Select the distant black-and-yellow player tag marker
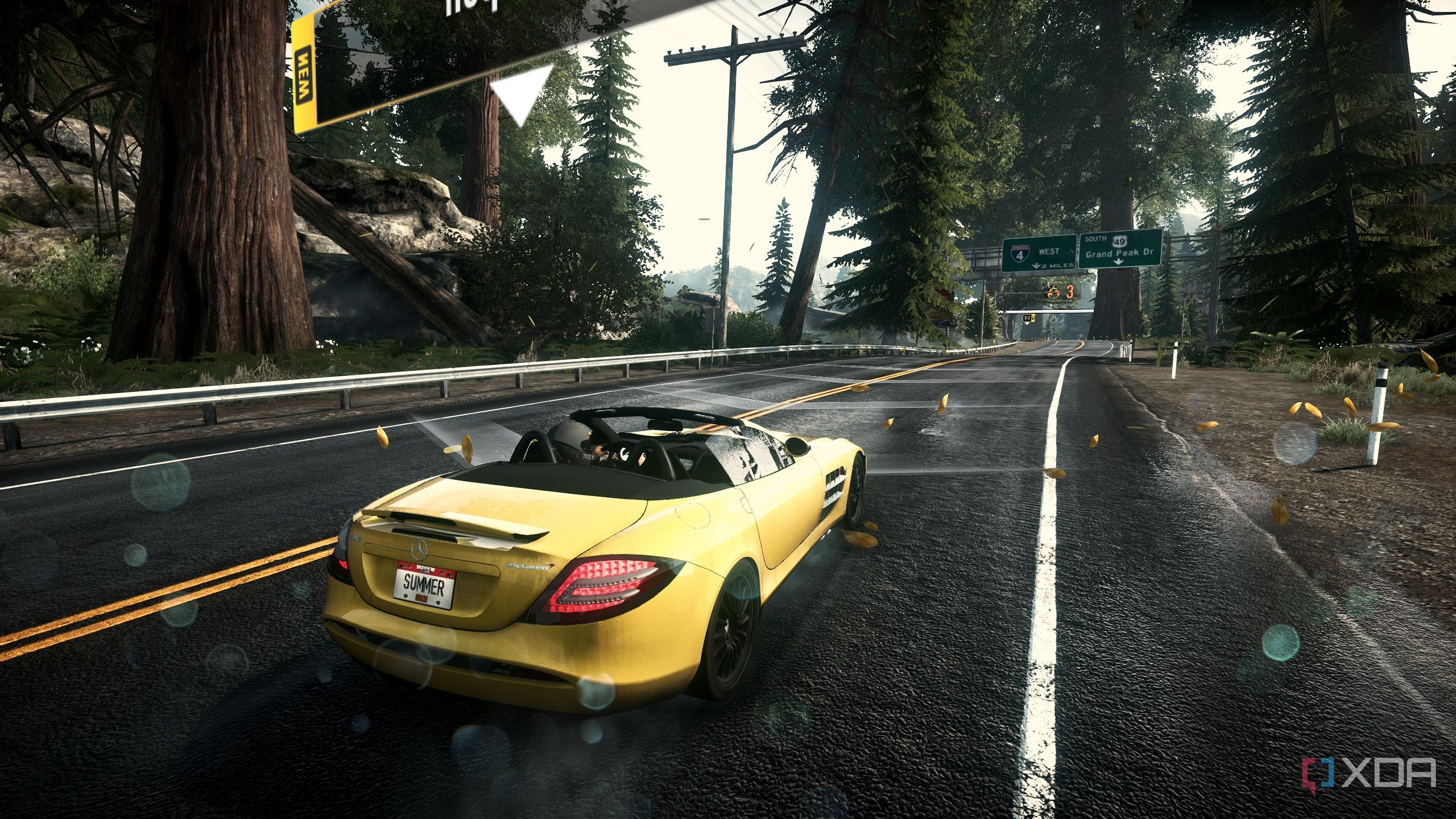Image resolution: width=1456 pixels, height=819 pixels. coord(1028,318)
